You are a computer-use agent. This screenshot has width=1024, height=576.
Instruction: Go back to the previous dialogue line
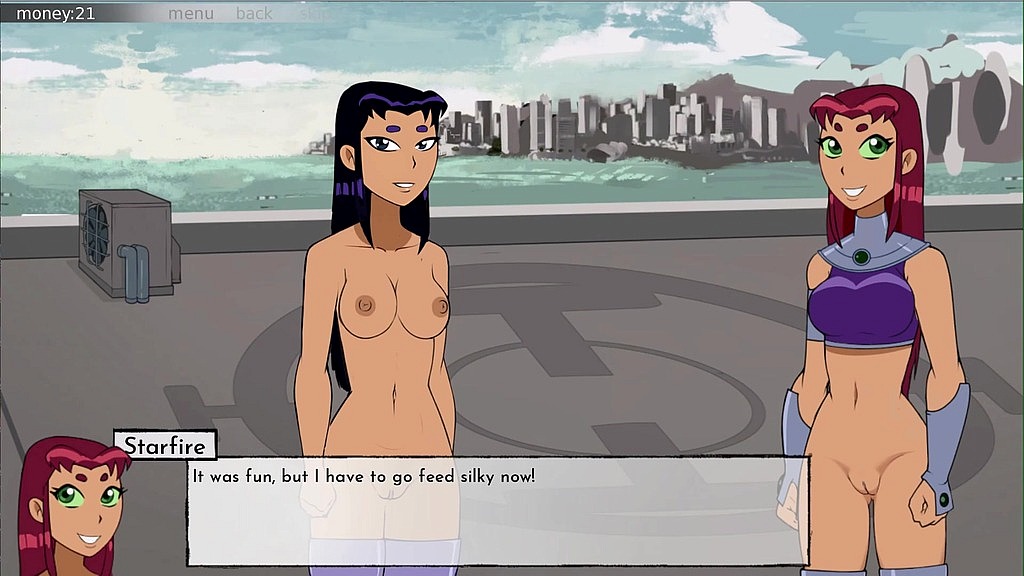[254, 13]
